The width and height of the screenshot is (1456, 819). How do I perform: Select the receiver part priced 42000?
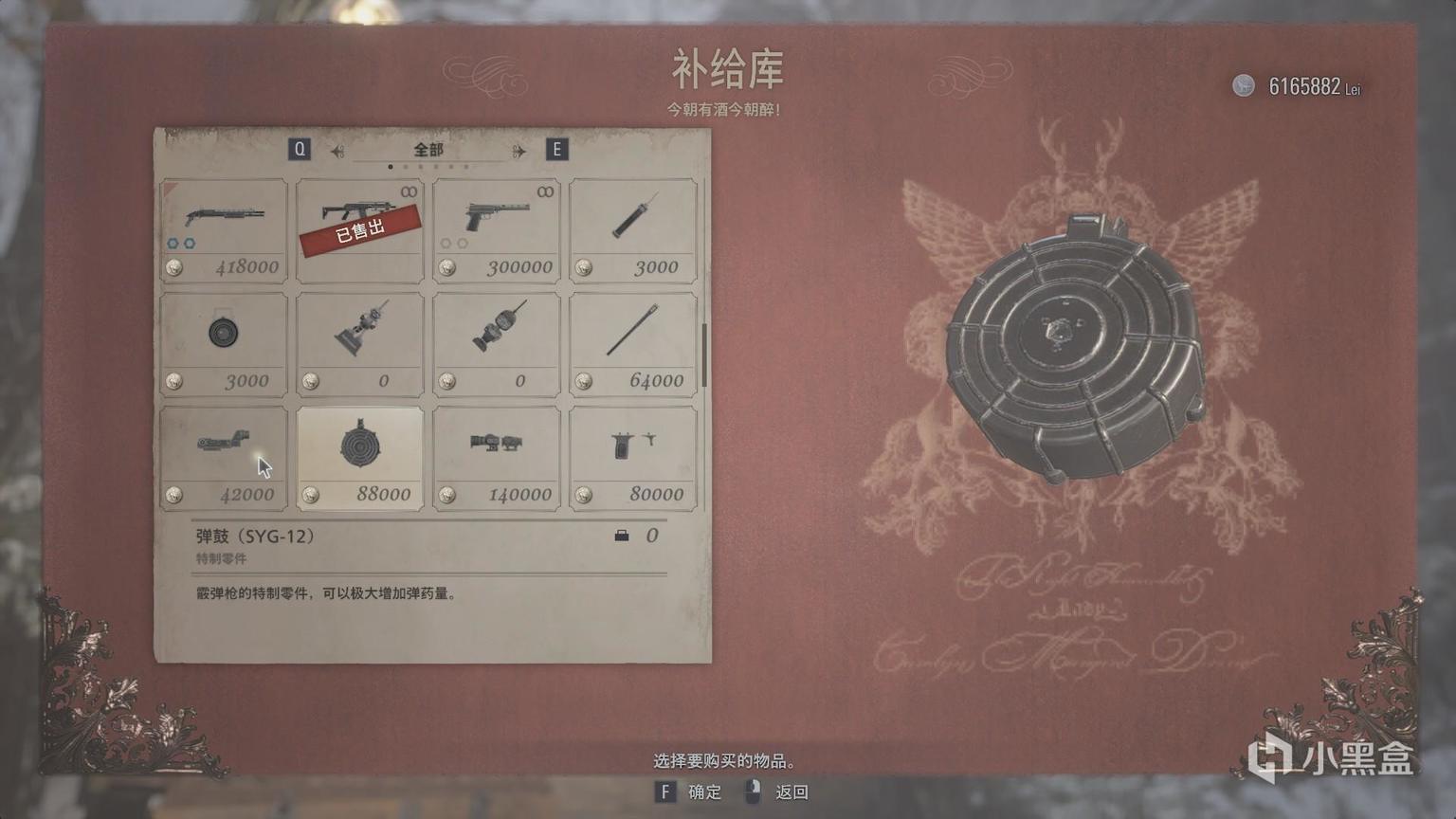click(x=224, y=455)
